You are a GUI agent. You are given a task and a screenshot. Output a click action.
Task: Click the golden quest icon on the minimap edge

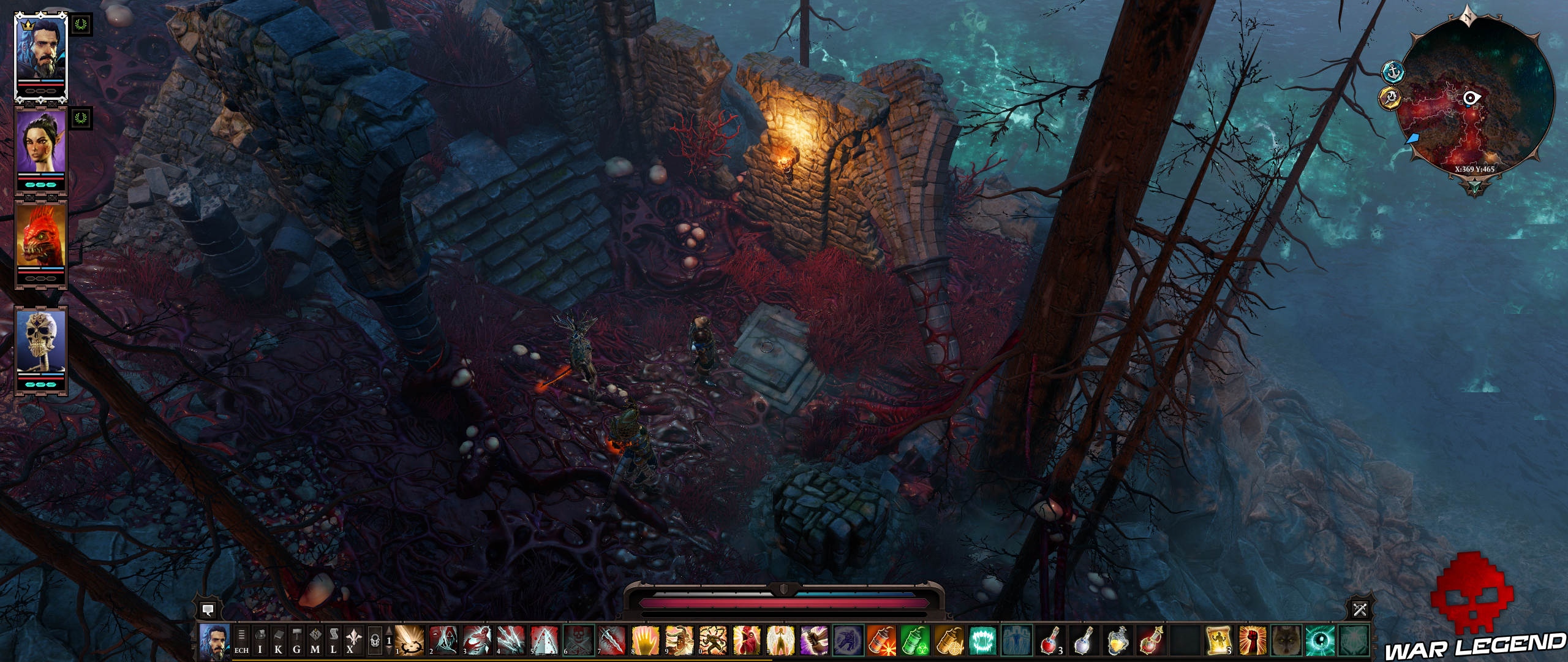[1389, 98]
